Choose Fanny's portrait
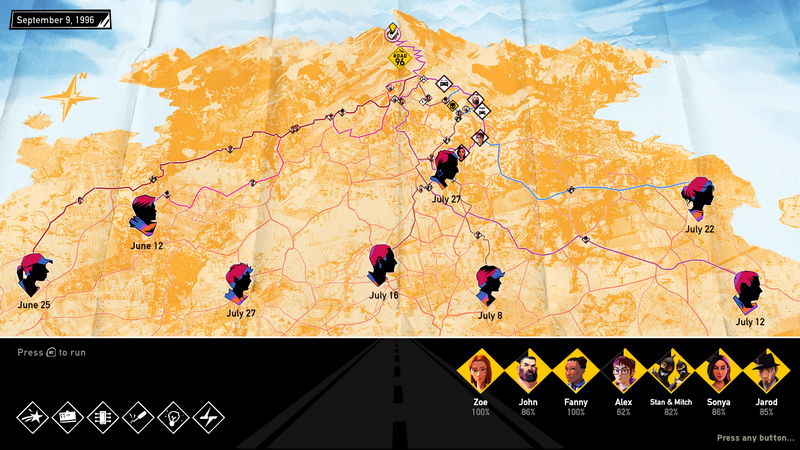The width and height of the screenshot is (800, 450). click(576, 373)
